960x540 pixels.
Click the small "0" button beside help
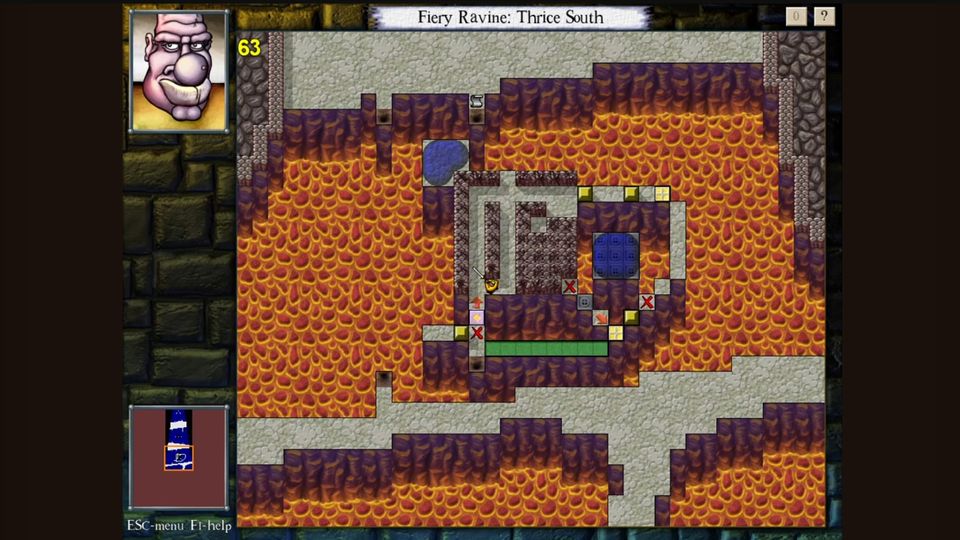pos(796,16)
